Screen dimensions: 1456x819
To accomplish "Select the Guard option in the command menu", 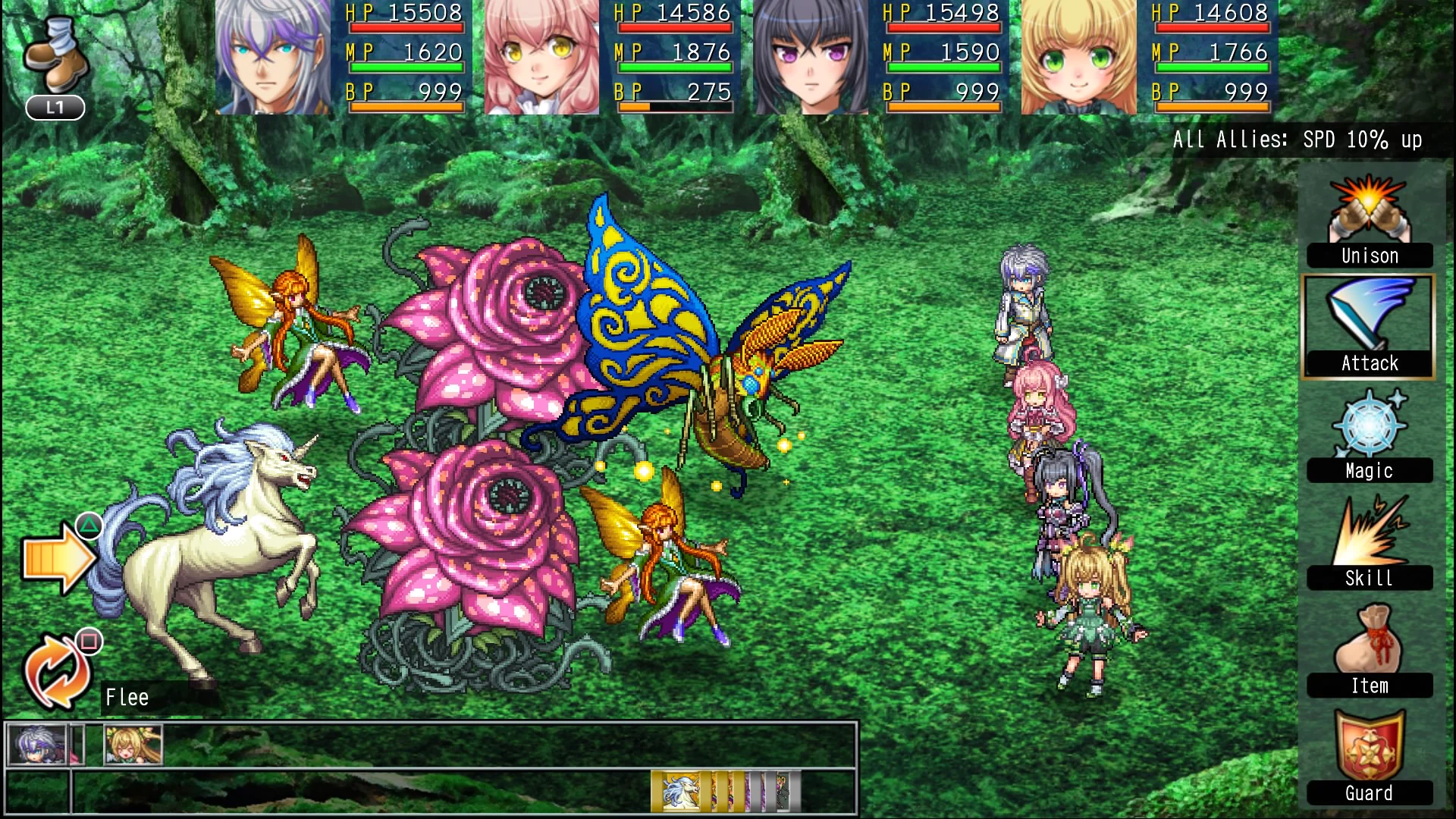I will [1369, 792].
